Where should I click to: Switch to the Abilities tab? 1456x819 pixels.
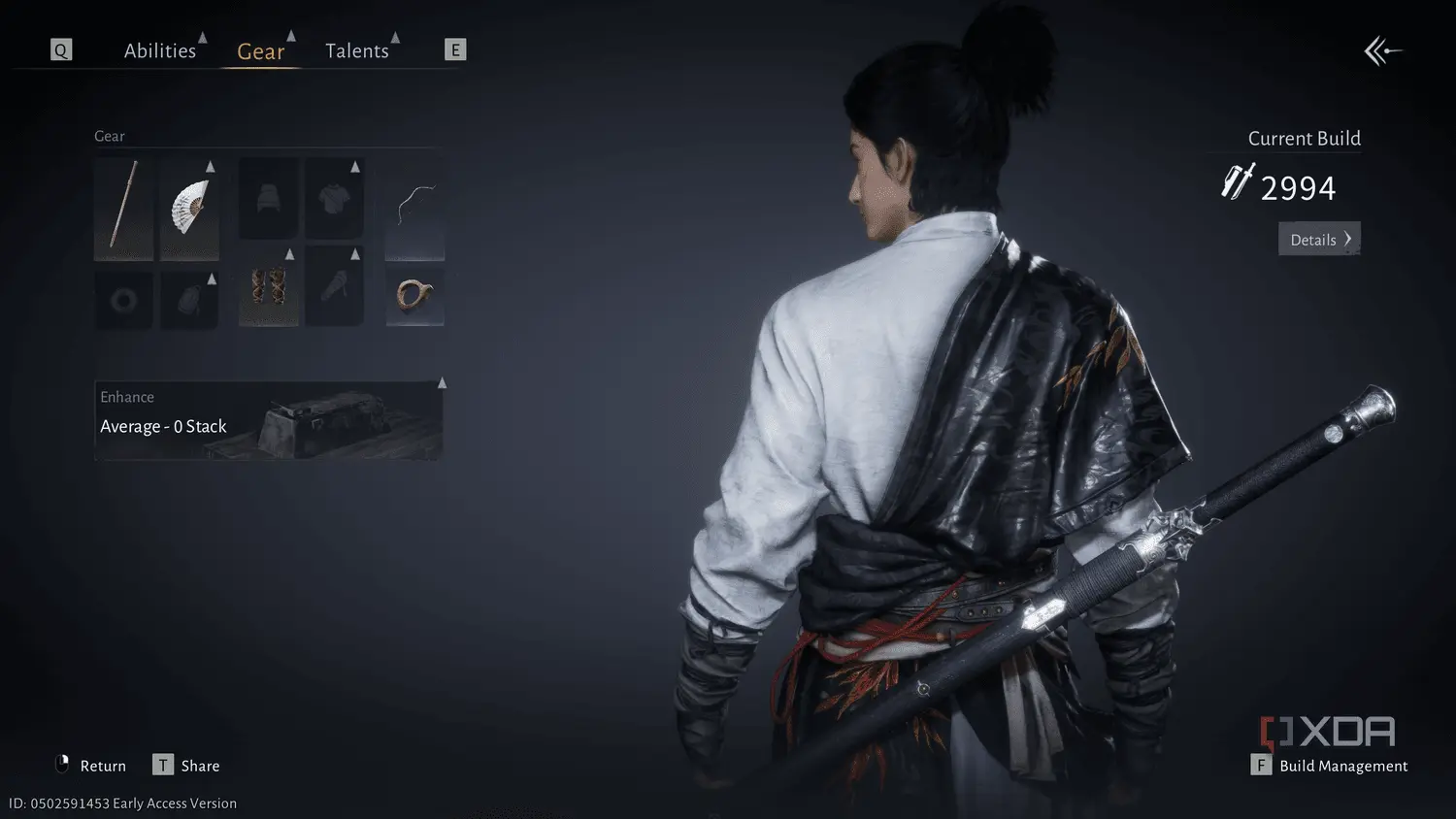(160, 50)
